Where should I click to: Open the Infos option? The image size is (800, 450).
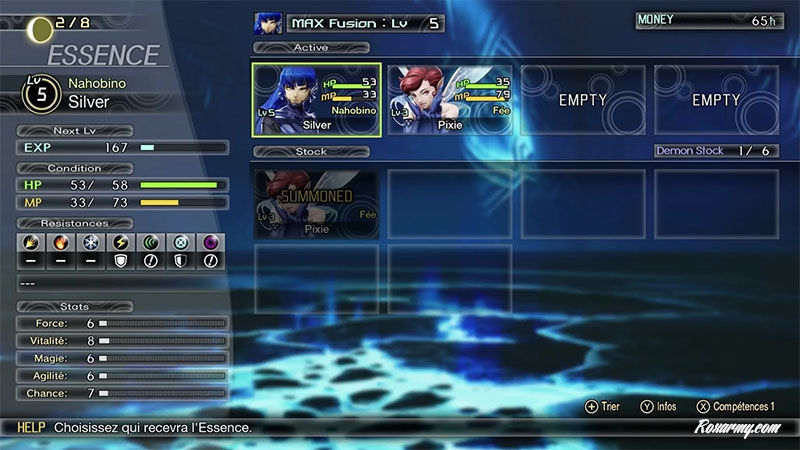click(659, 407)
